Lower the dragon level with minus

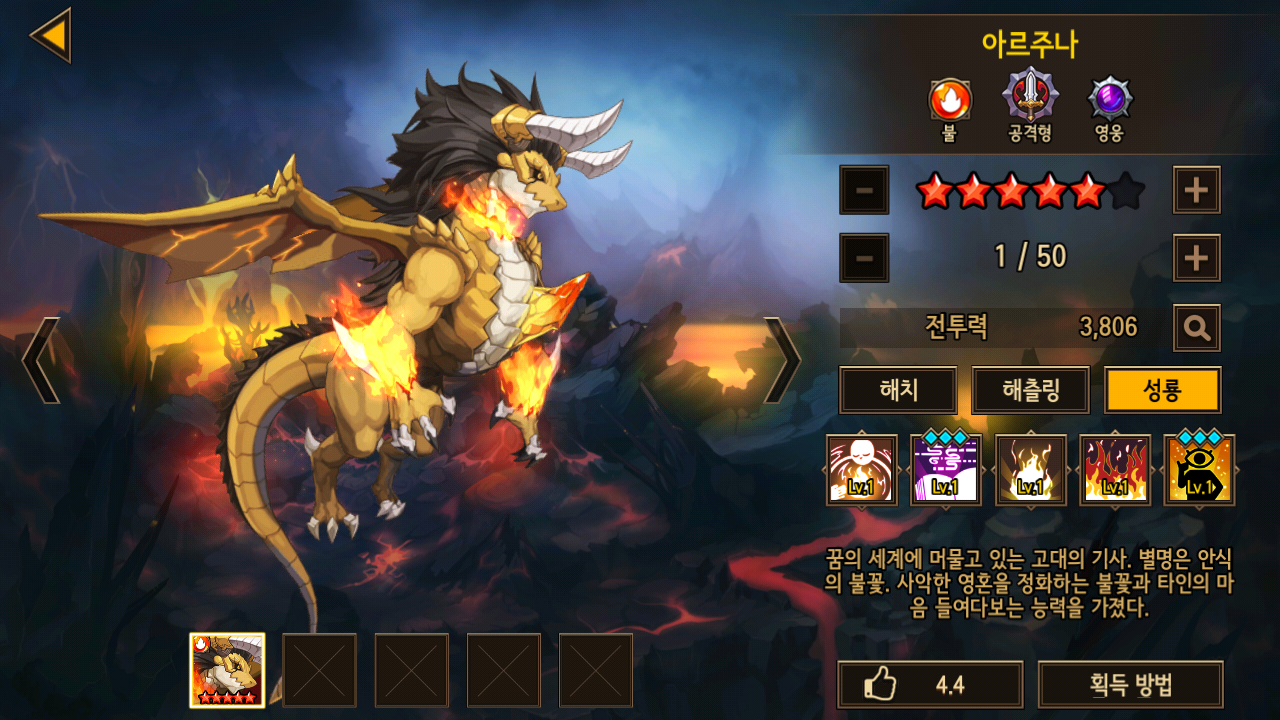(x=864, y=258)
